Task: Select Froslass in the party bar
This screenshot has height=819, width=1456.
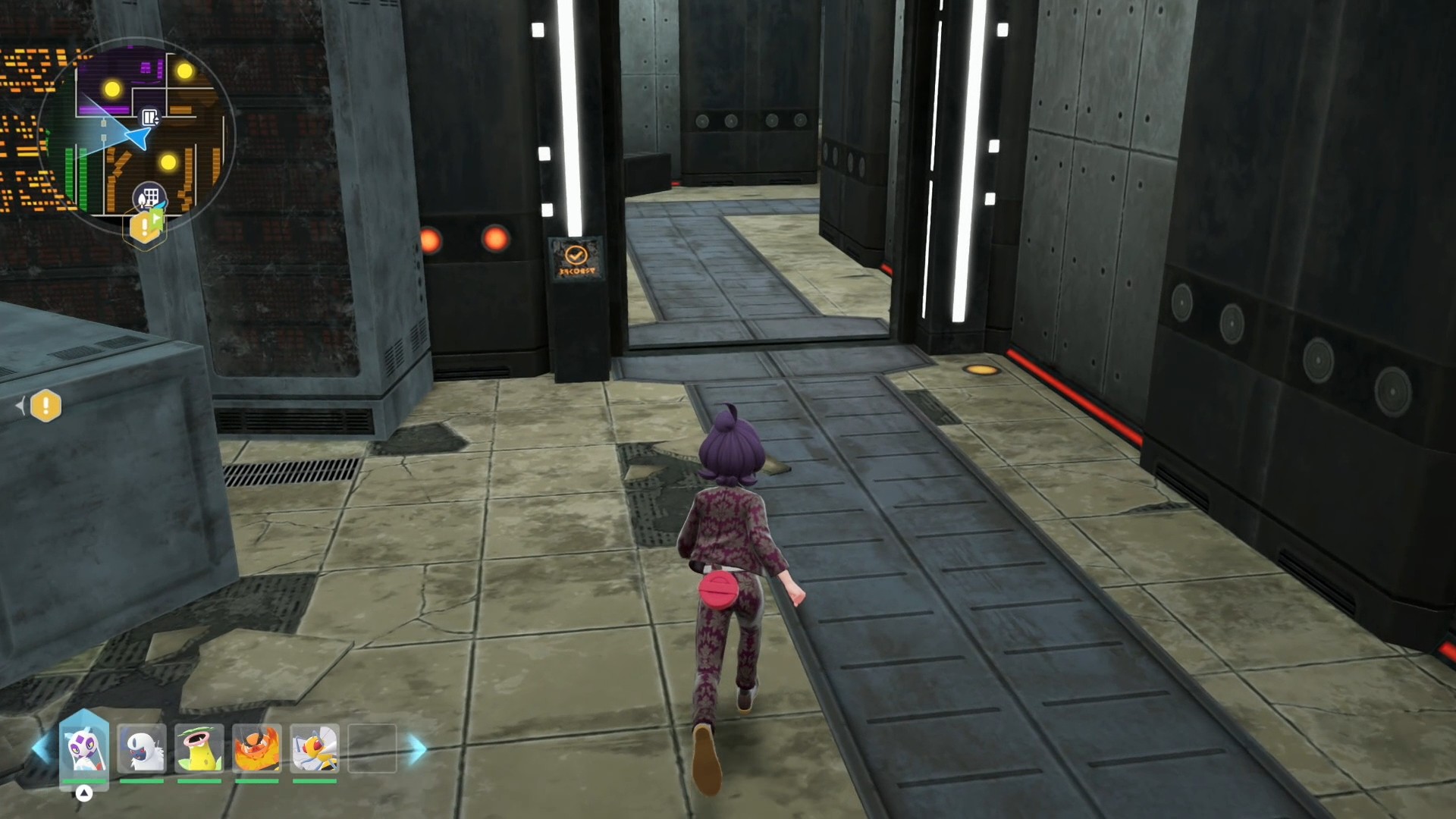Action: click(84, 748)
